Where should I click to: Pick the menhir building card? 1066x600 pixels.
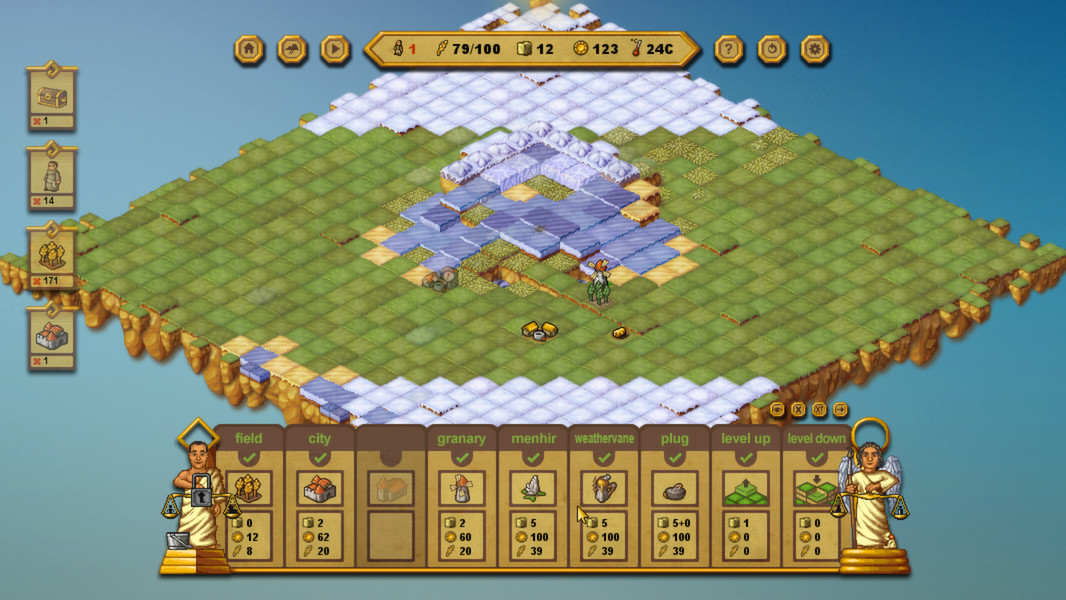(532, 488)
